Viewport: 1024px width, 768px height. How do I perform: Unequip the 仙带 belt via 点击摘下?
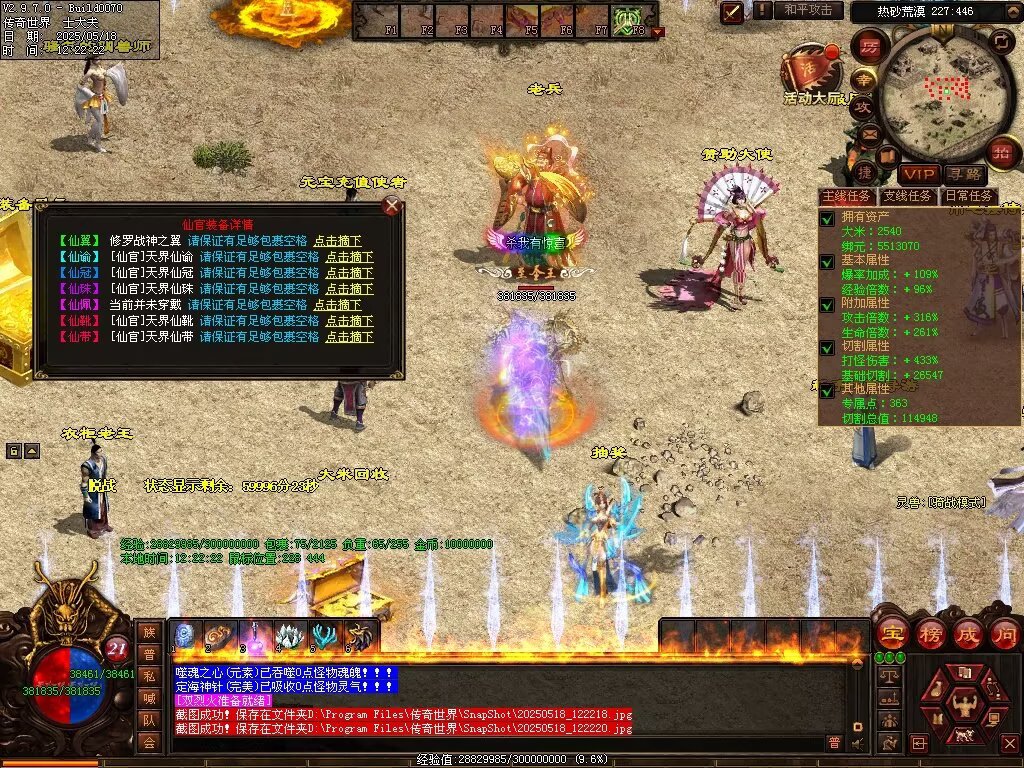point(349,337)
